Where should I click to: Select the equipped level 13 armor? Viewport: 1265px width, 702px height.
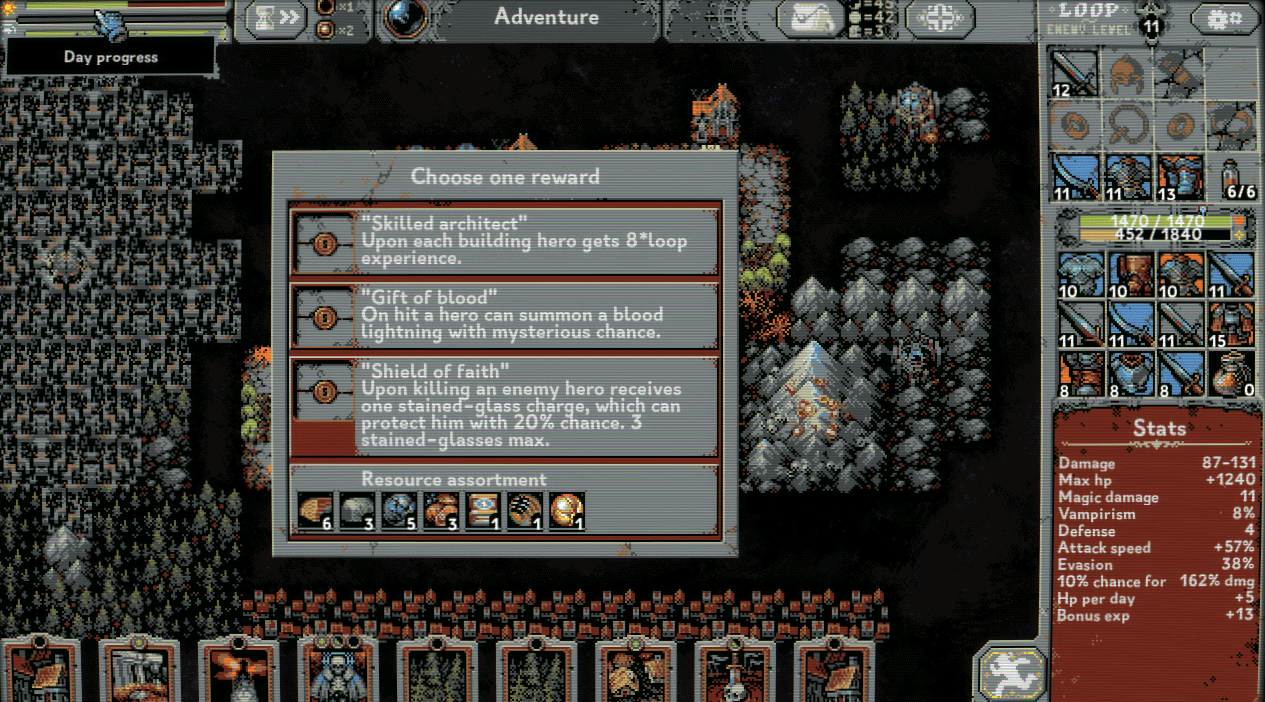(1181, 177)
